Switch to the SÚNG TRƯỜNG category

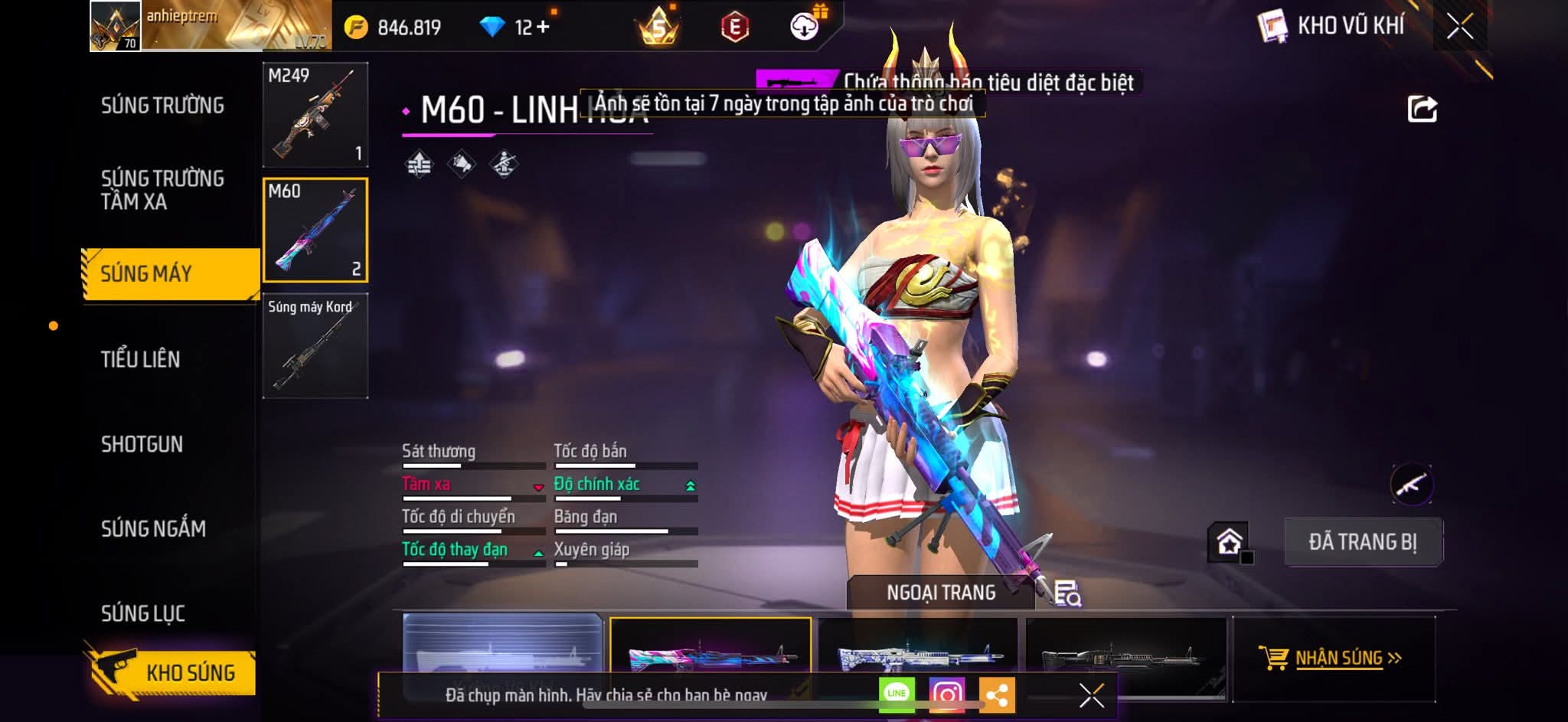[x=162, y=106]
